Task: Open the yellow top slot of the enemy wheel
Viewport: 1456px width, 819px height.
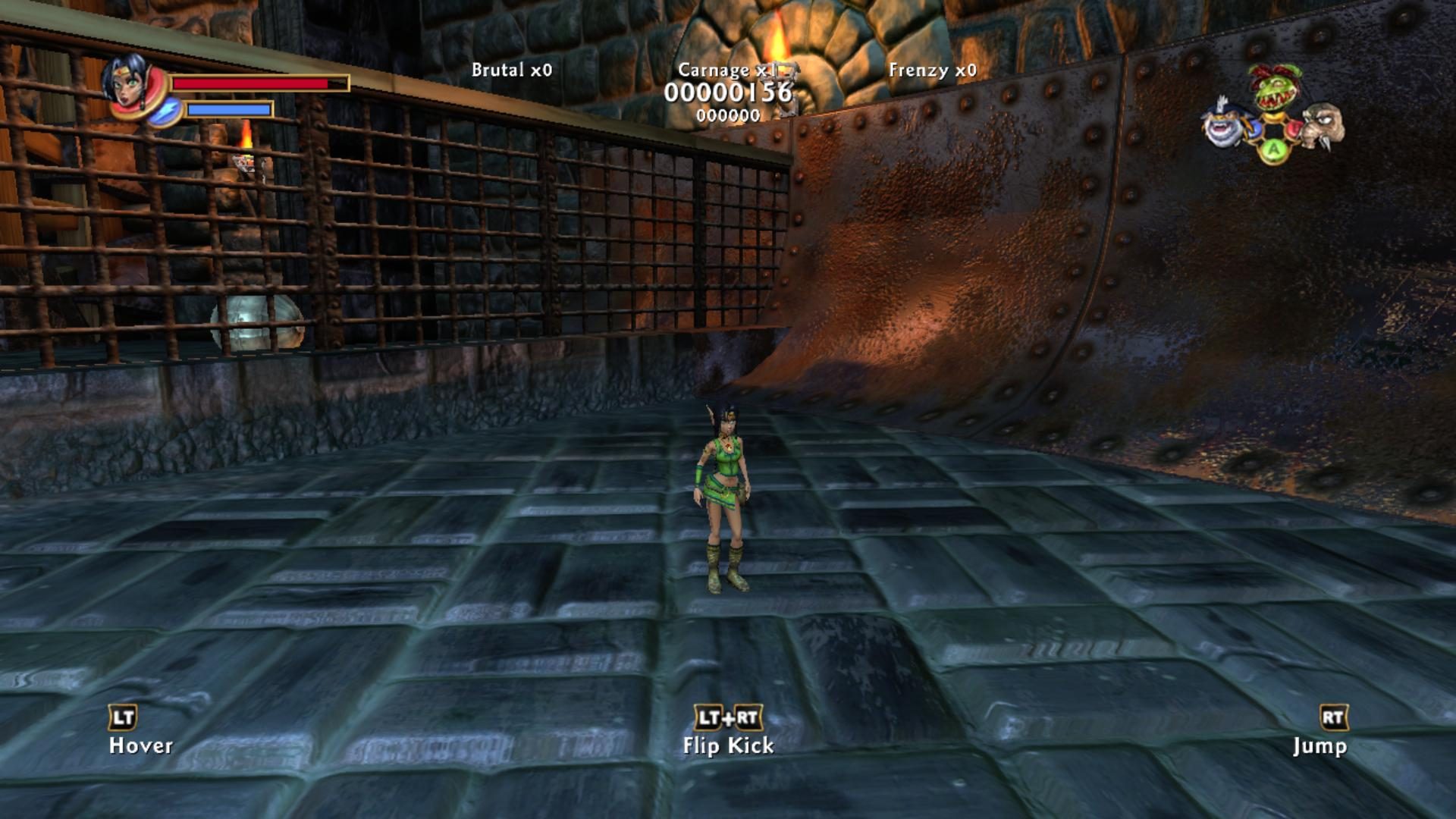Action: [x=1275, y=117]
